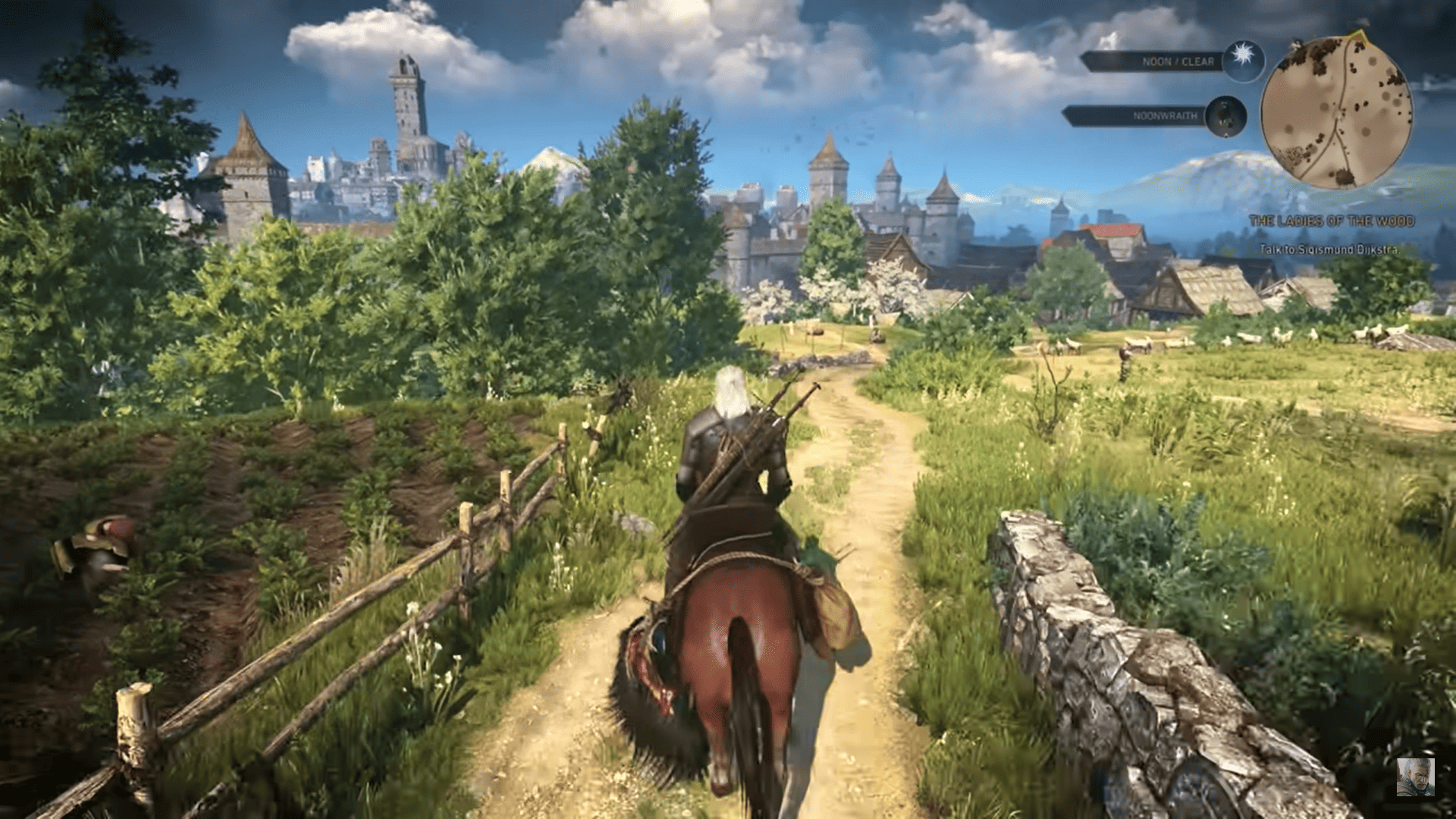Select the Noonwraith tracker icon
The image size is (1456, 819).
pos(1224,116)
